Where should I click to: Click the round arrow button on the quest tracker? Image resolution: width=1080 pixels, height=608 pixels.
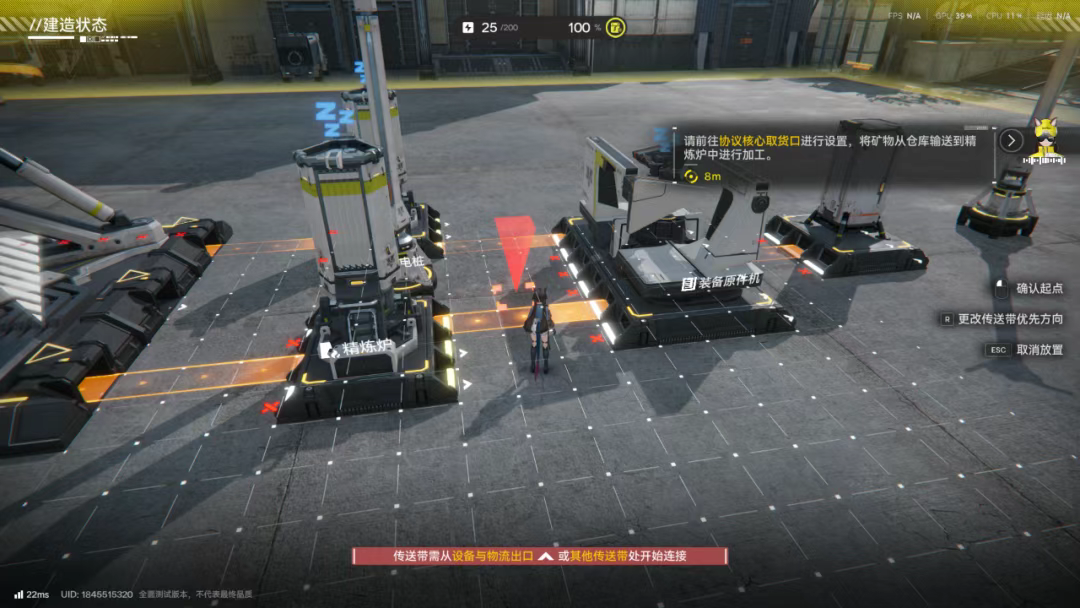(x=1012, y=140)
